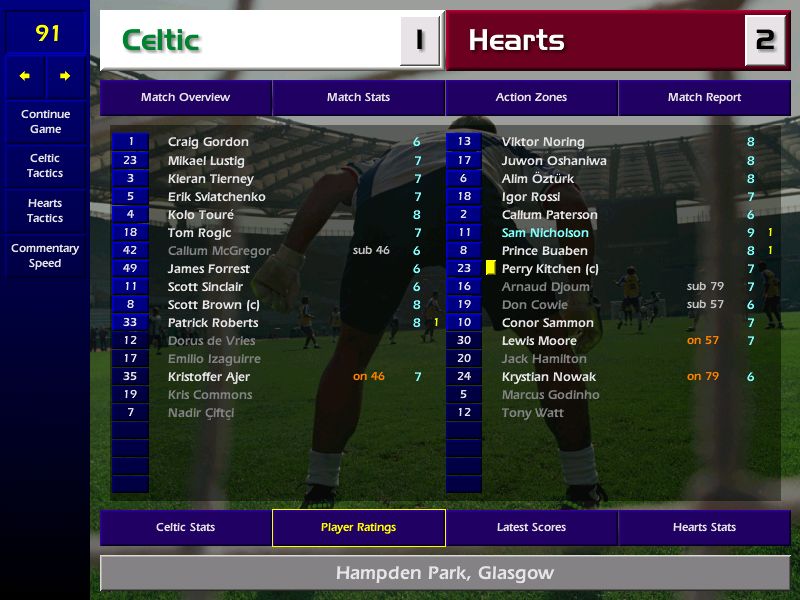This screenshot has width=800, height=600.
Task: Show the Match Stats tab
Action: (x=358, y=98)
